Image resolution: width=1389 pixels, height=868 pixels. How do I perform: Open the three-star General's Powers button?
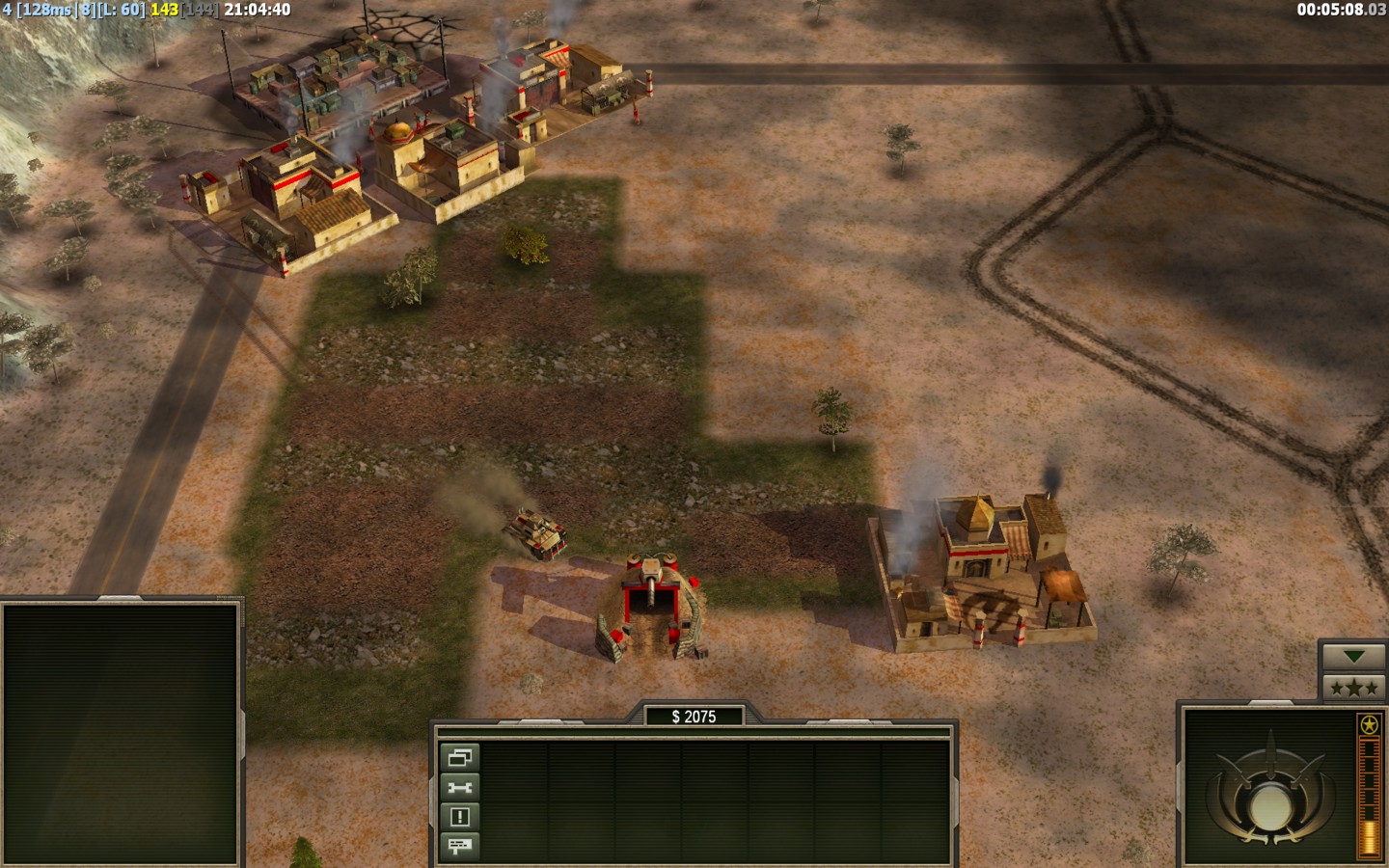click(1354, 688)
